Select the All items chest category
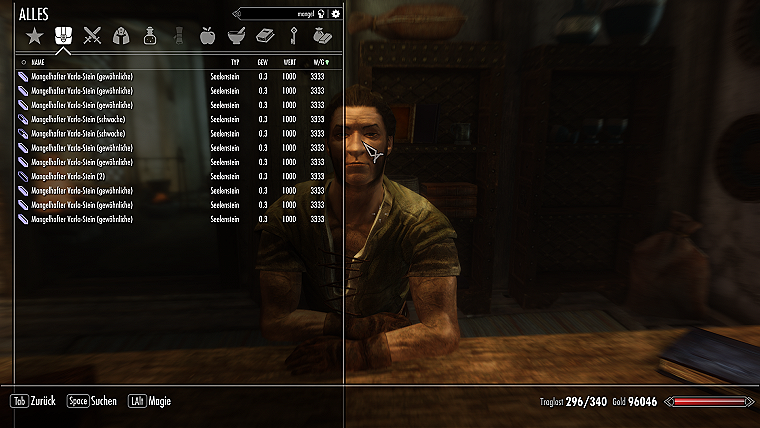Image resolution: width=760 pixels, height=428 pixels. (x=63, y=37)
